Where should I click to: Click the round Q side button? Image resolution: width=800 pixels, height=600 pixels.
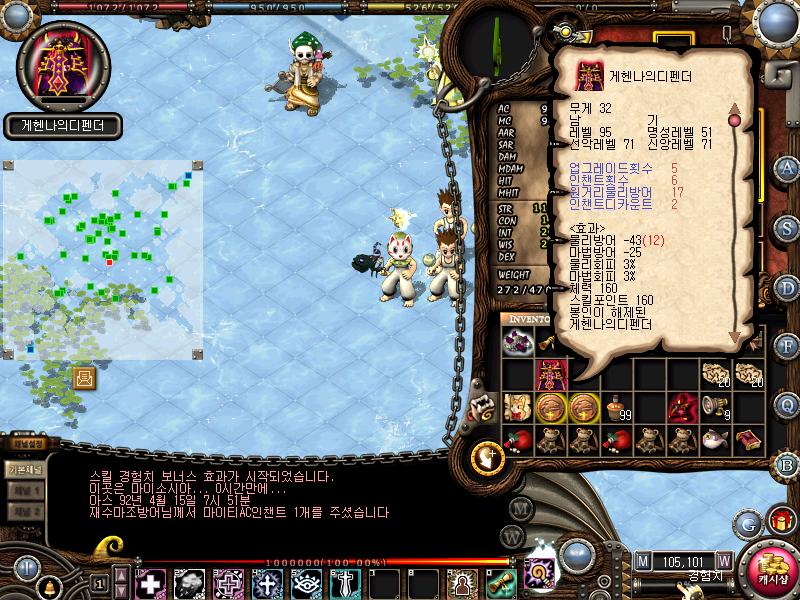coord(787,404)
